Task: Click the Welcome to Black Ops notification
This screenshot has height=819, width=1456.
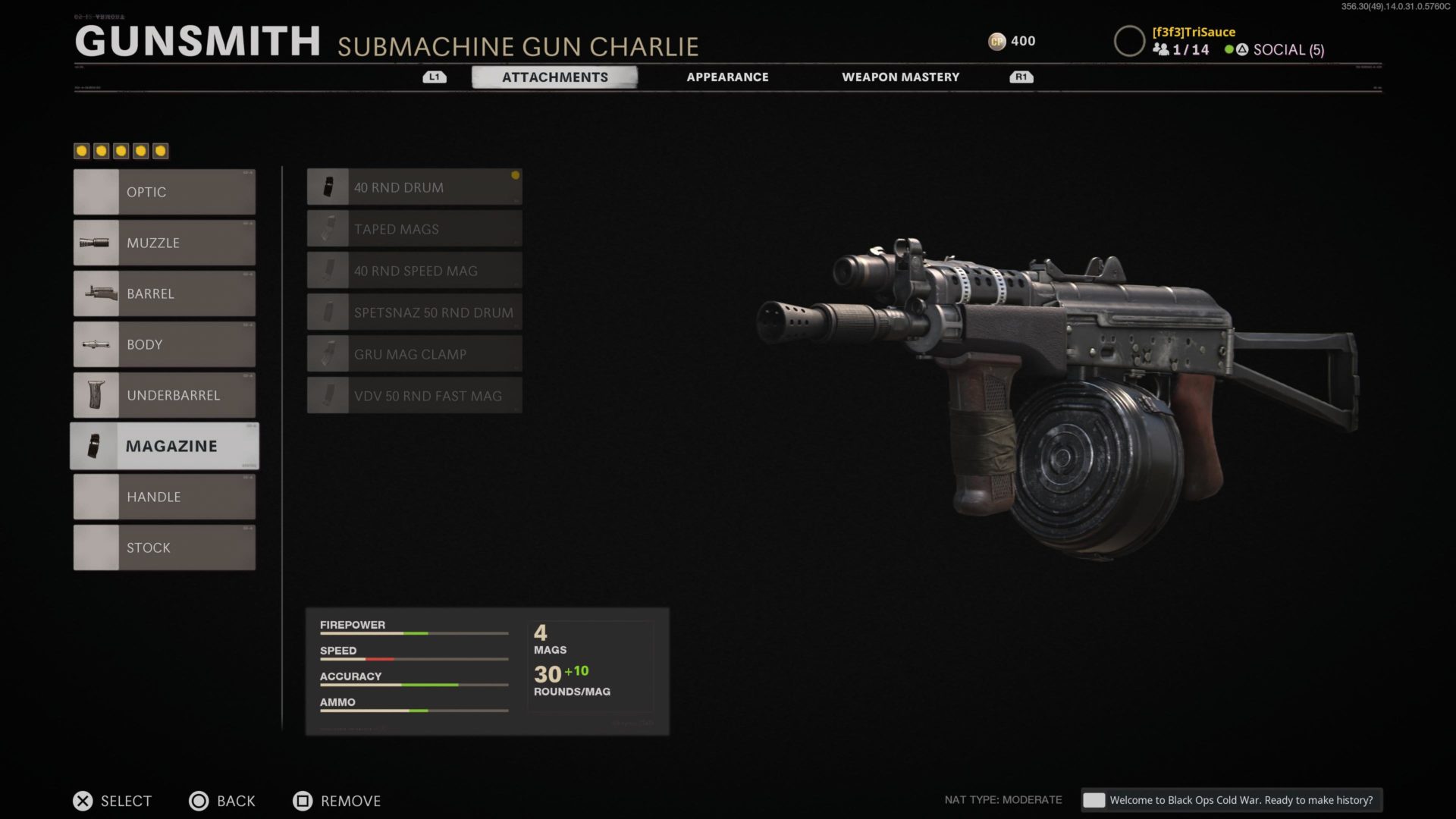Action: [1232, 800]
